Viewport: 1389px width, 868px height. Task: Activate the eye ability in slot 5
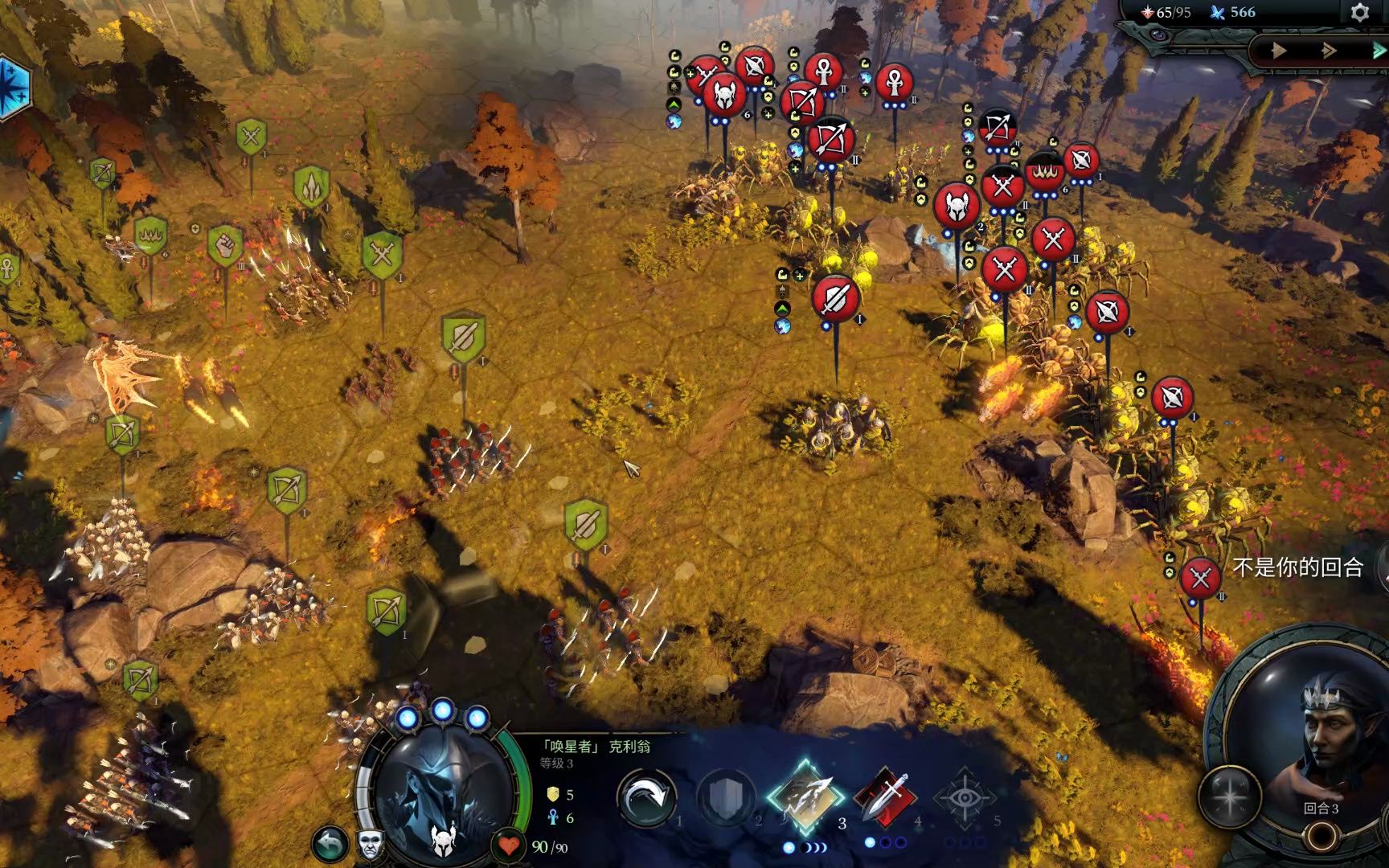965,797
